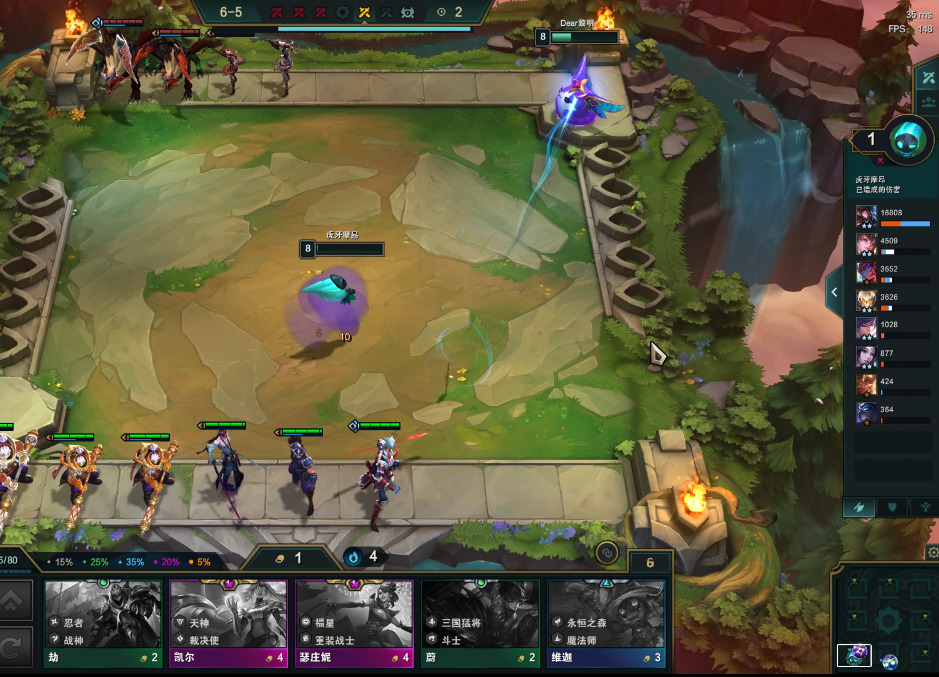Buy XP with the up-arrow button
The height and width of the screenshot is (677, 939).
click(17, 602)
